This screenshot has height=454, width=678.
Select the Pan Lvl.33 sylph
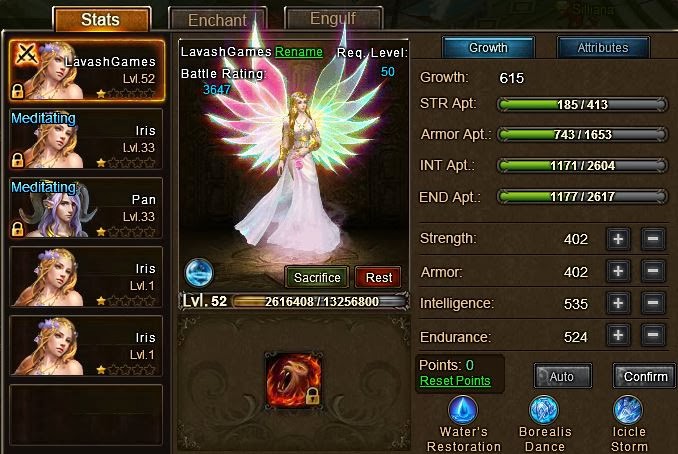(85, 209)
